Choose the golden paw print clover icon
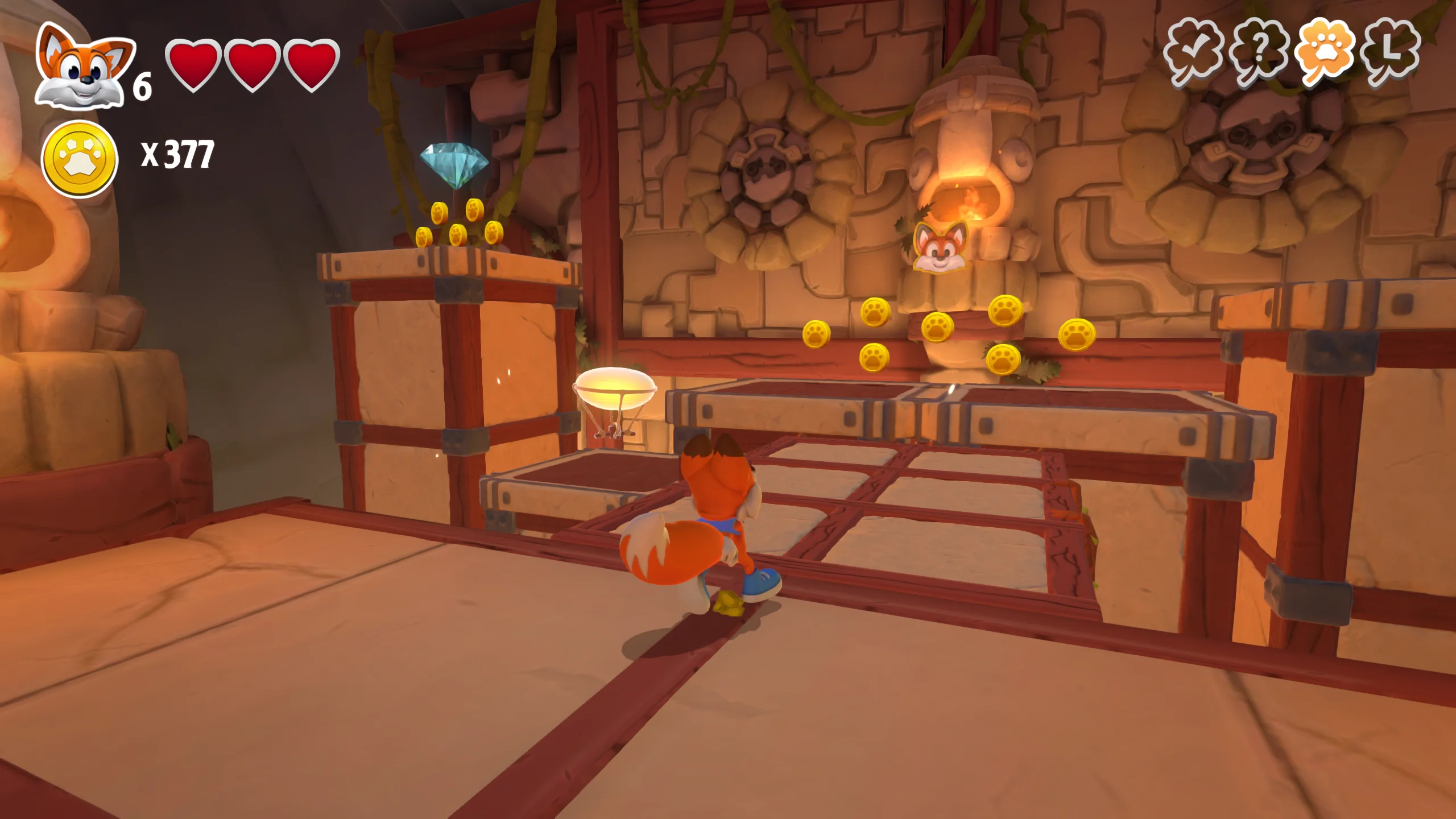Image resolution: width=1456 pixels, height=819 pixels. click(1326, 53)
